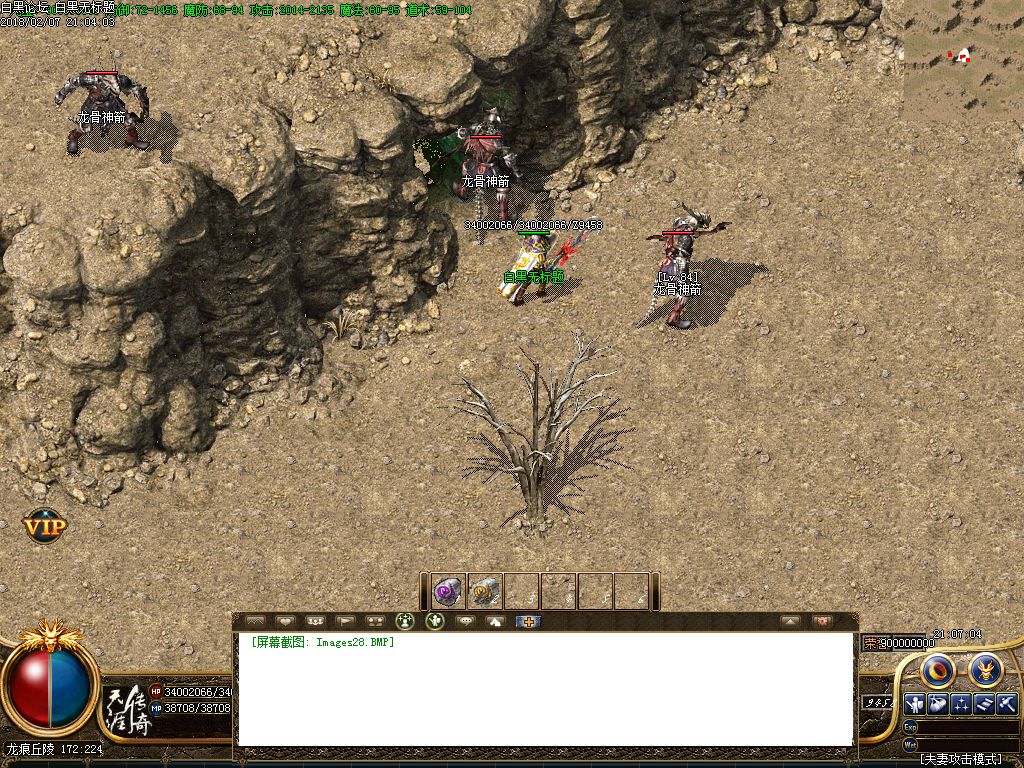Open the scroll-shaped quest log icon

click(984, 704)
